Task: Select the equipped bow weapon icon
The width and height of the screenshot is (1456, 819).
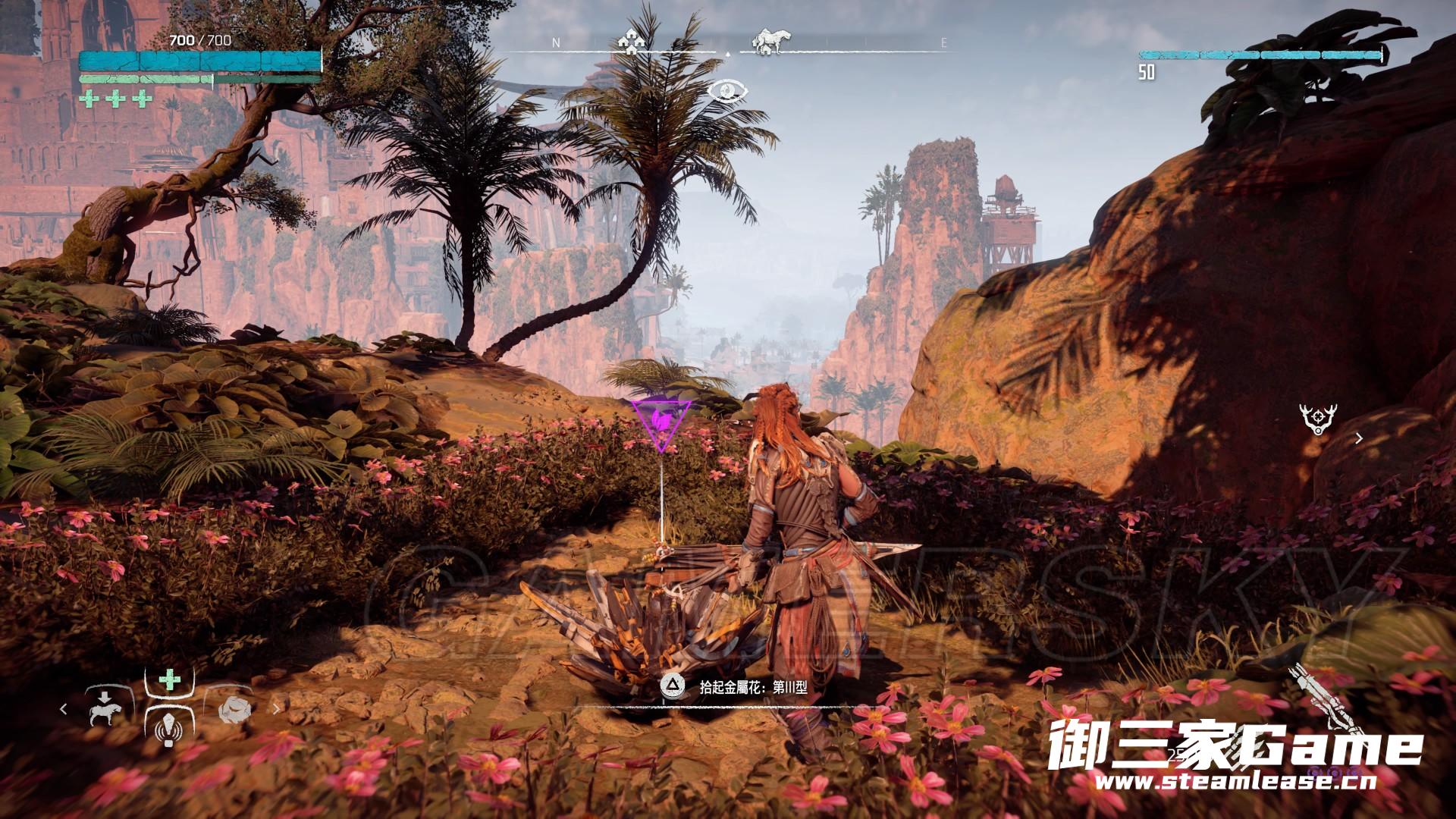Action: pos(1314,694)
